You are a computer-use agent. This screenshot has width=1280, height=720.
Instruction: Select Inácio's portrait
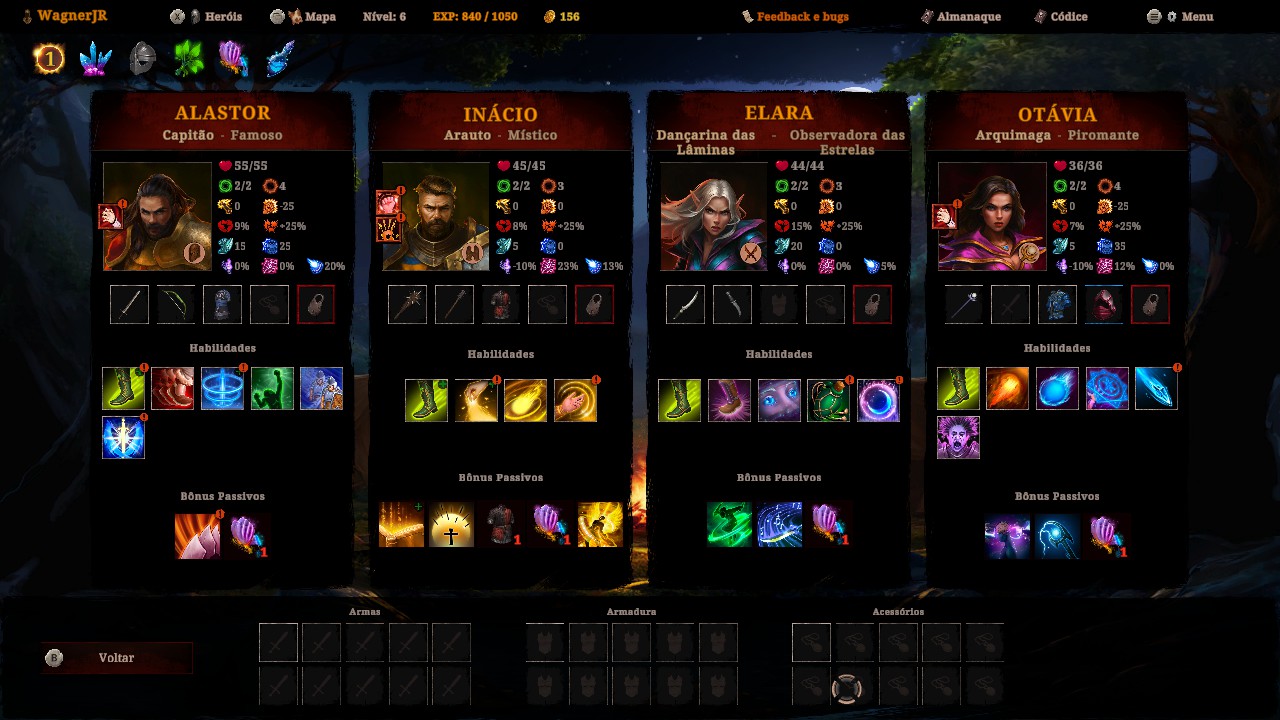point(436,216)
